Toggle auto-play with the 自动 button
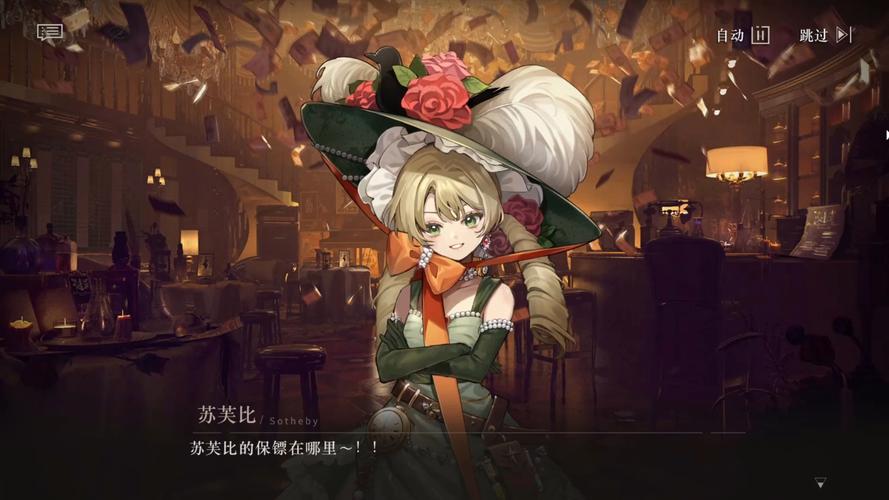The height and width of the screenshot is (500, 889). (742, 35)
